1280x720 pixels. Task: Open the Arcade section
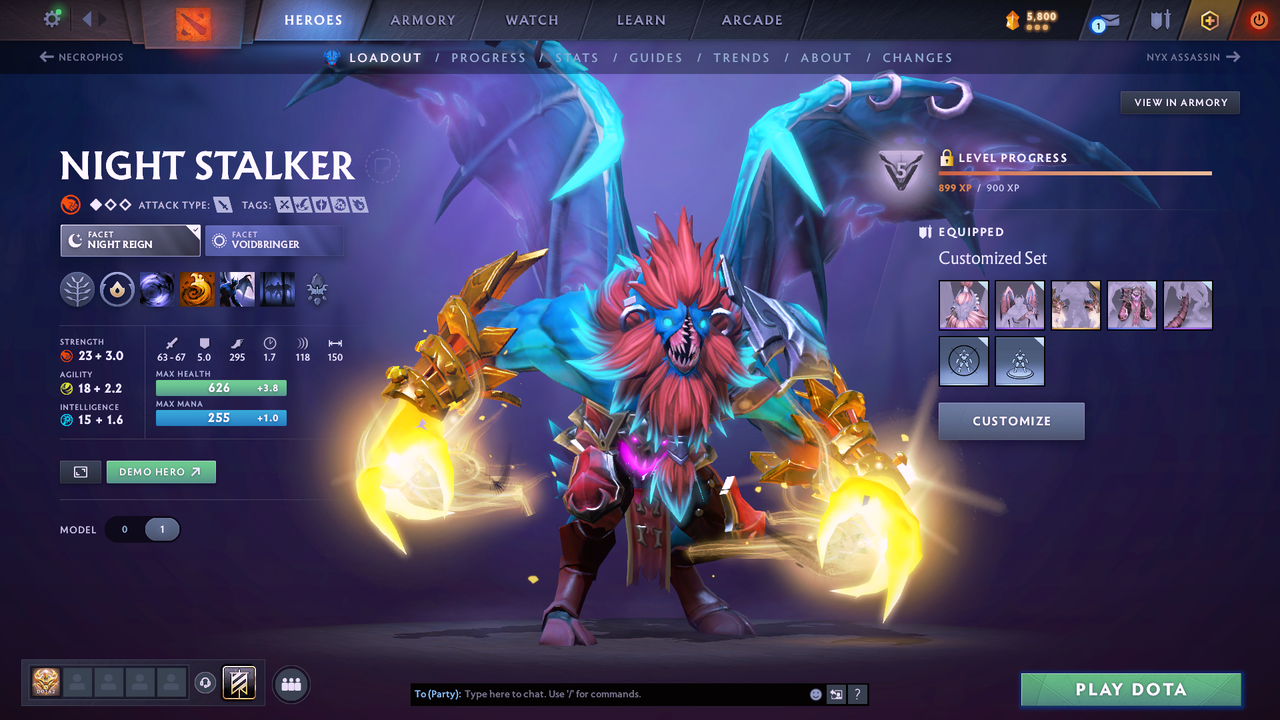(751, 20)
